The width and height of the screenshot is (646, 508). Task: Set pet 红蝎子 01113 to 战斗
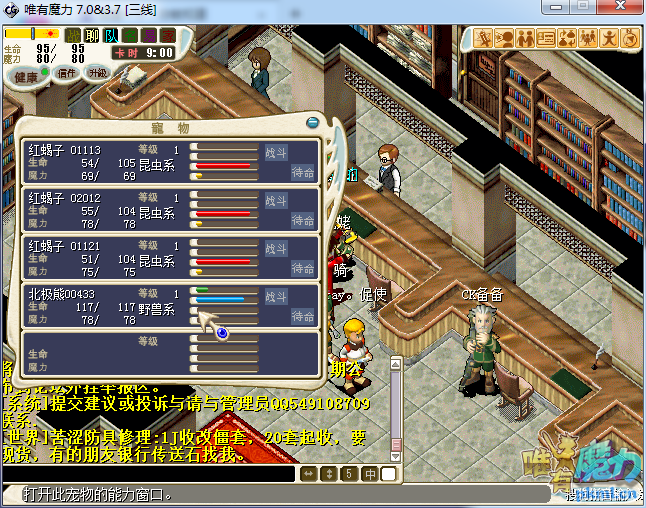[x=276, y=152]
